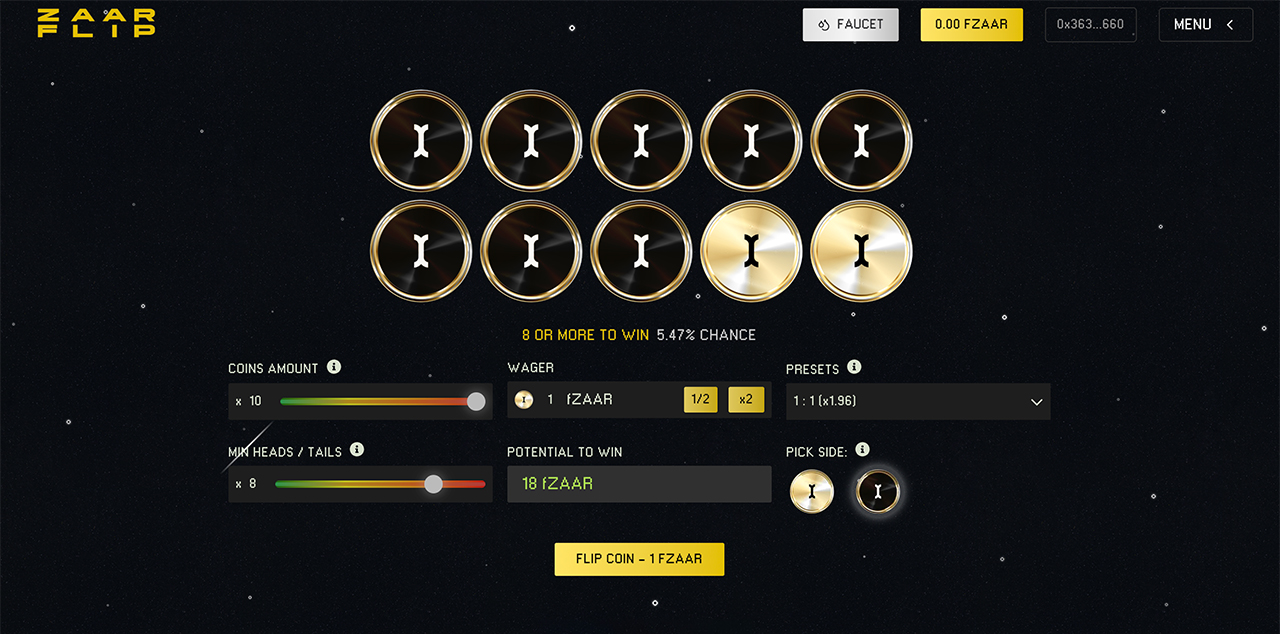Click the Zaar Flip logo
Screen dimensions: 1280x634
point(96,23)
